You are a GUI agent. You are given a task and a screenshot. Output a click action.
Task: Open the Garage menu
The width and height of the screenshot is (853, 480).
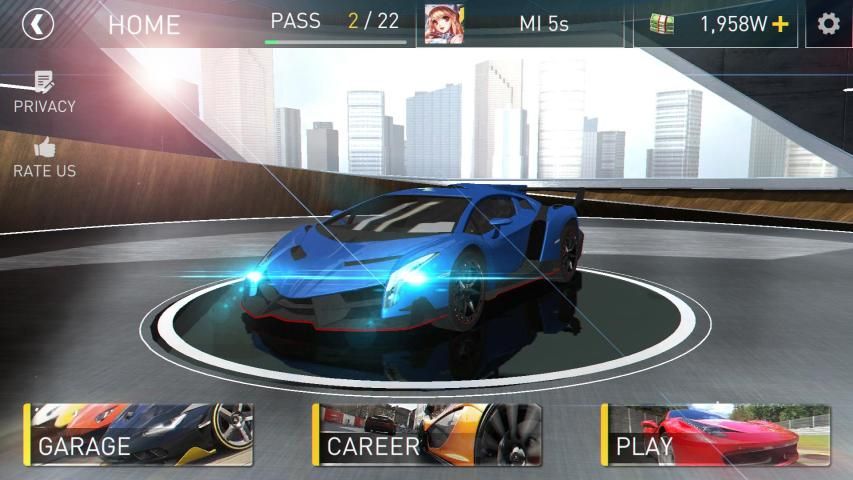pyautogui.click(x=138, y=435)
